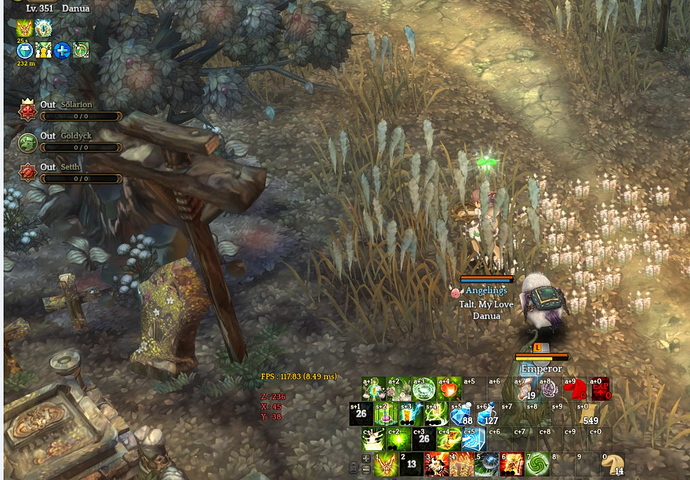
Task: Activate the red EXP item in slot a+0
Action: (600, 388)
